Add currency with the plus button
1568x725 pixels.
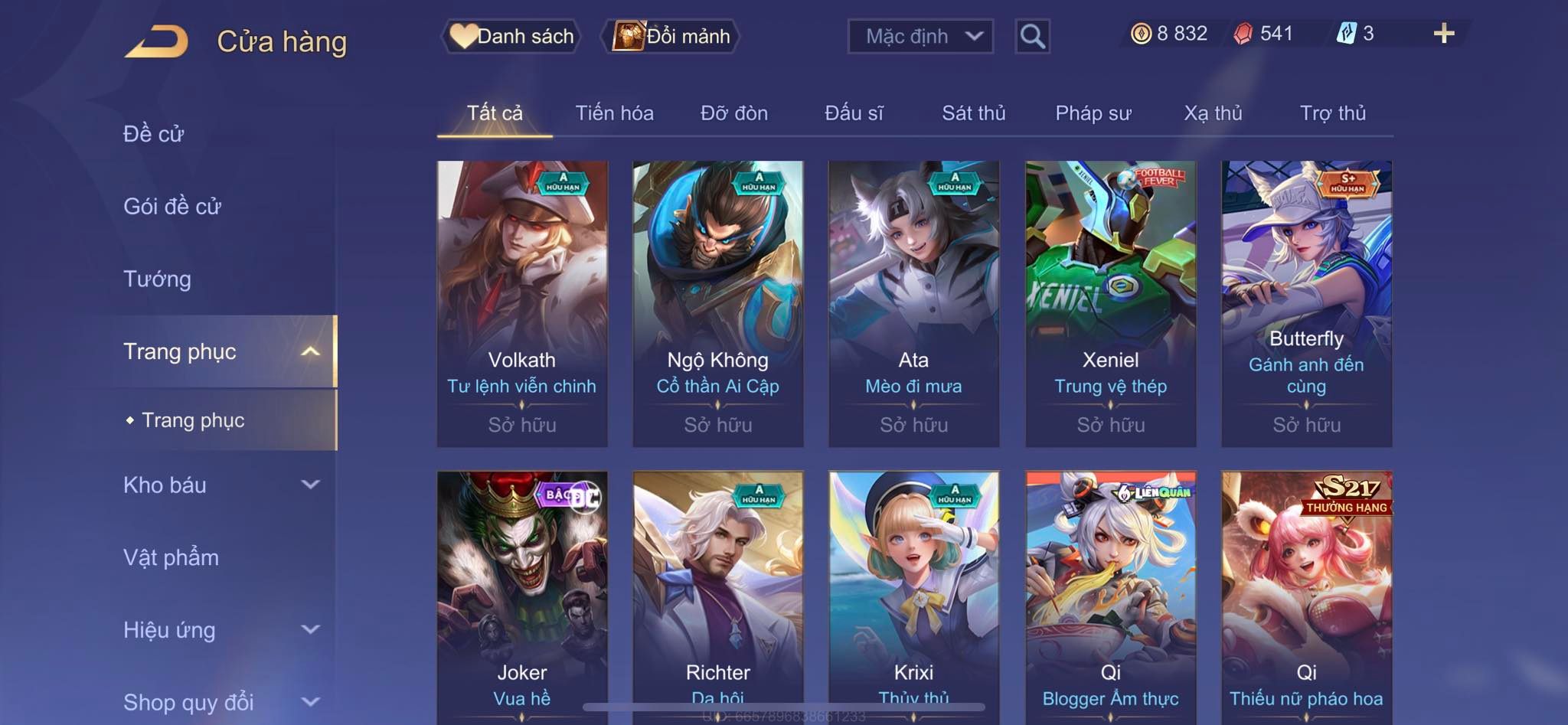point(1443,34)
